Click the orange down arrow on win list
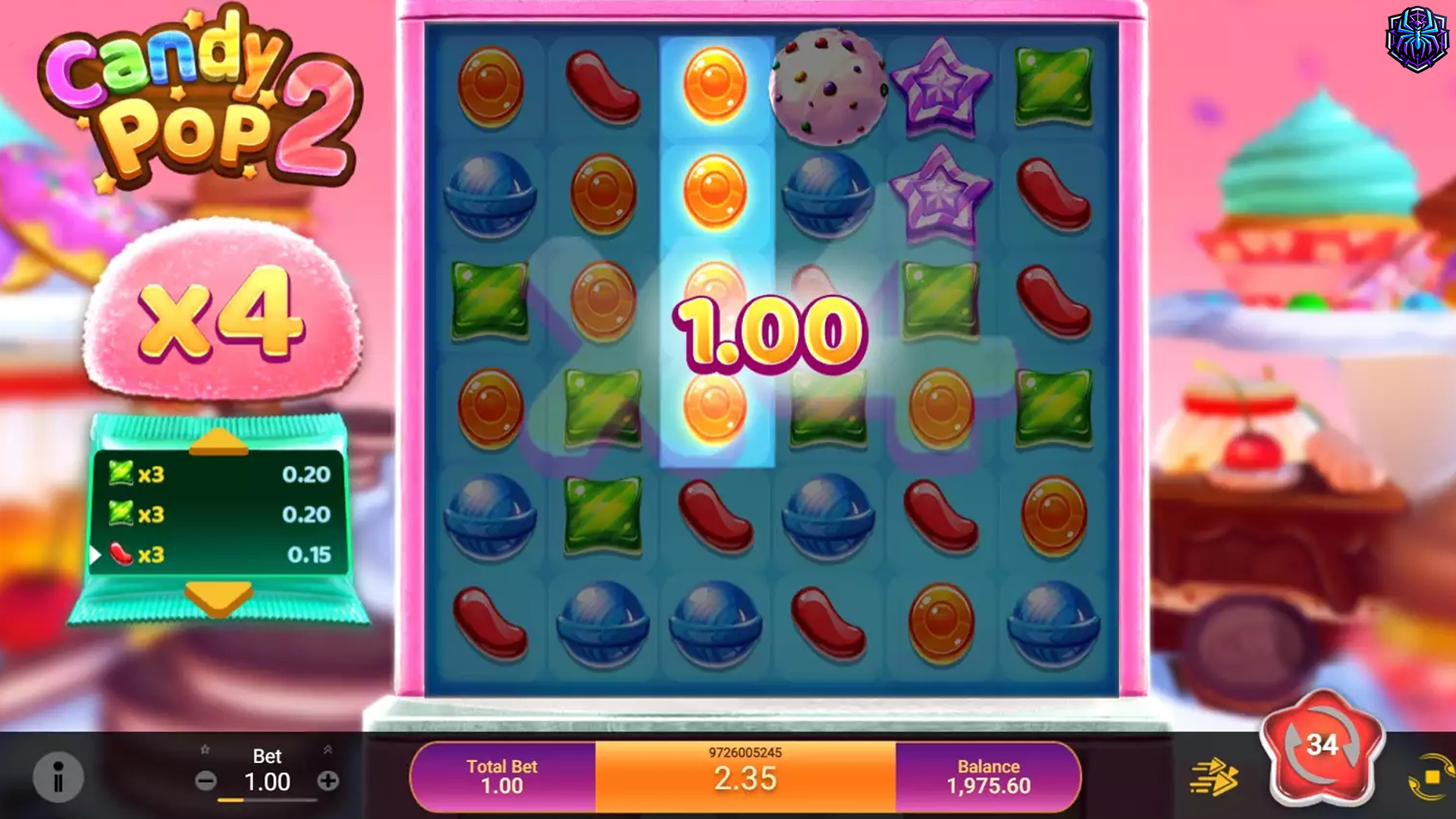 (220, 597)
